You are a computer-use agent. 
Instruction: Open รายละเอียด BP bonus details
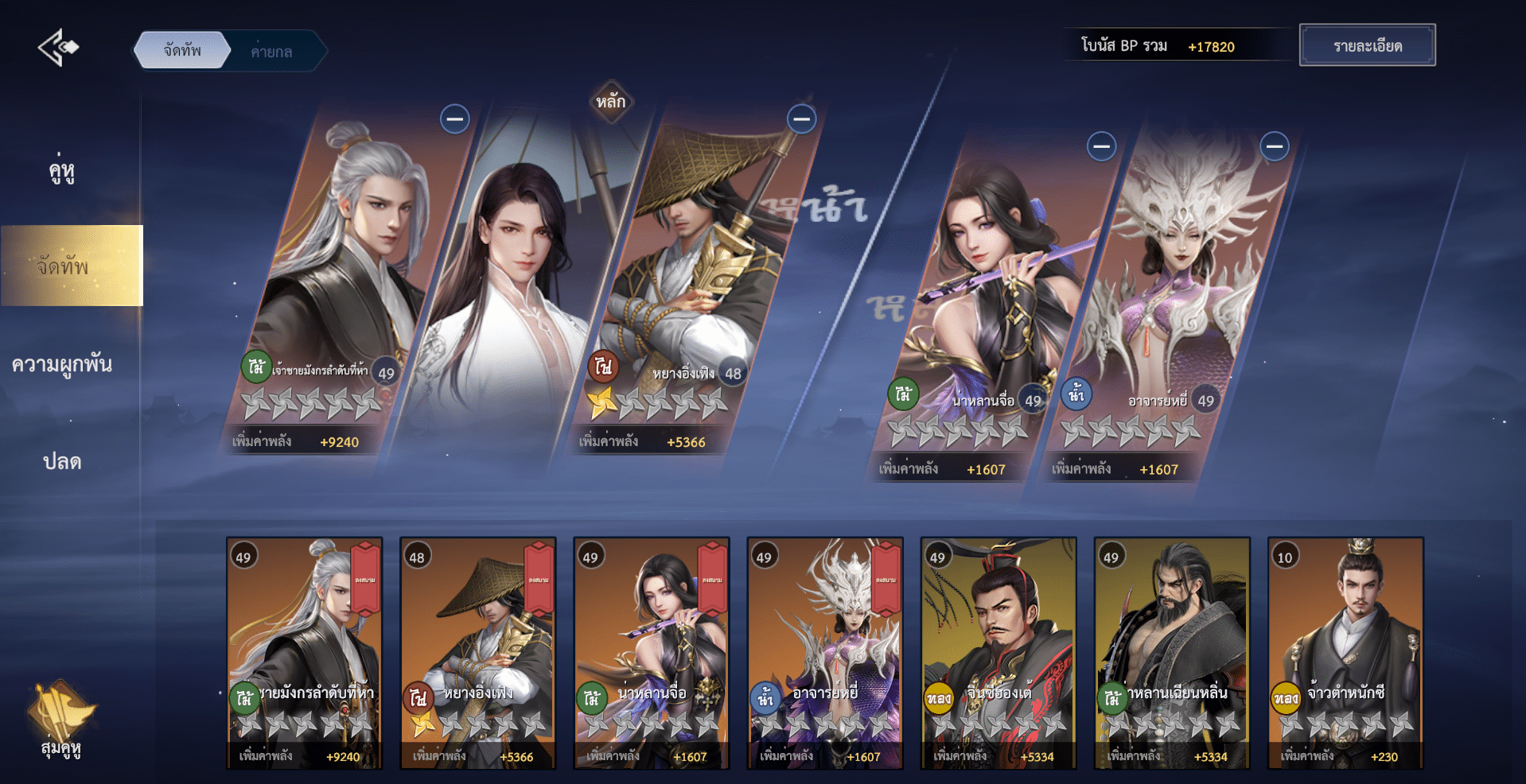tap(1367, 45)
